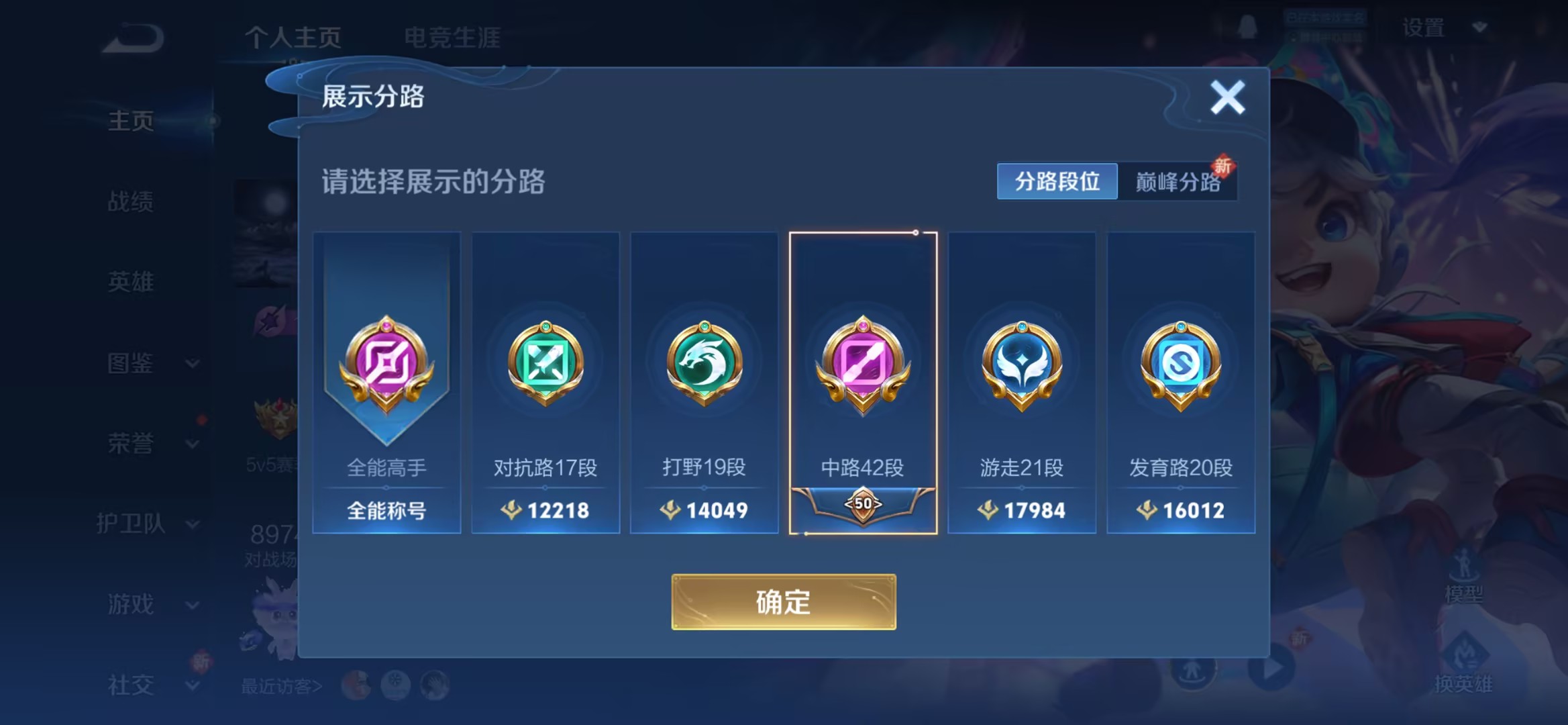Click the 全能高手 omnipotent master badge

tap(386, 363)
